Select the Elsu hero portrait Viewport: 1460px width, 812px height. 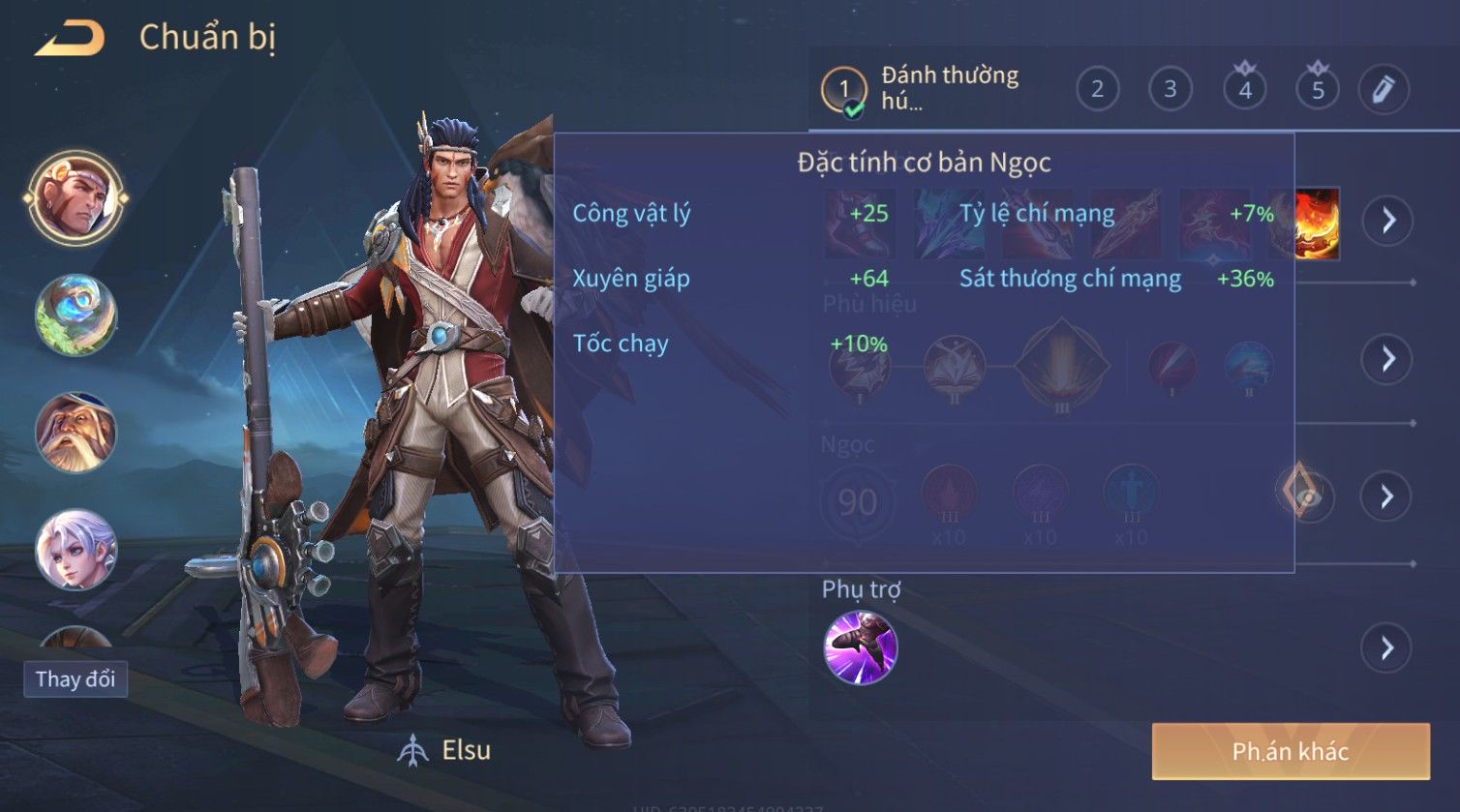76,198
